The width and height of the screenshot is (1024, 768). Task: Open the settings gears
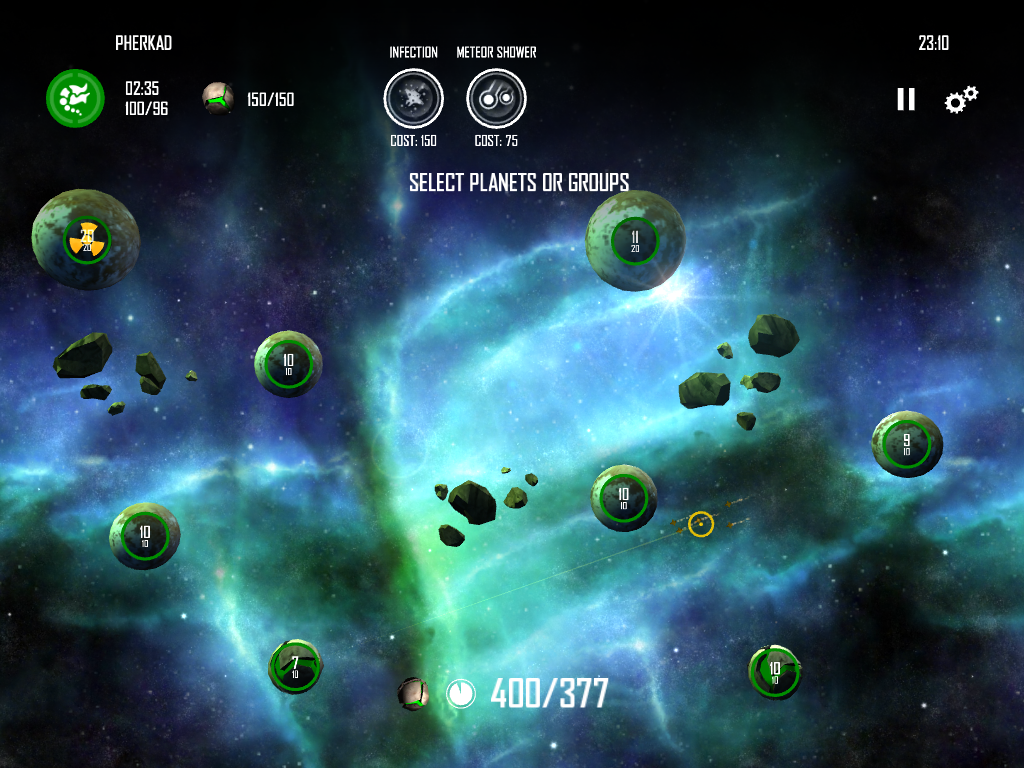[x=961, y=99]
